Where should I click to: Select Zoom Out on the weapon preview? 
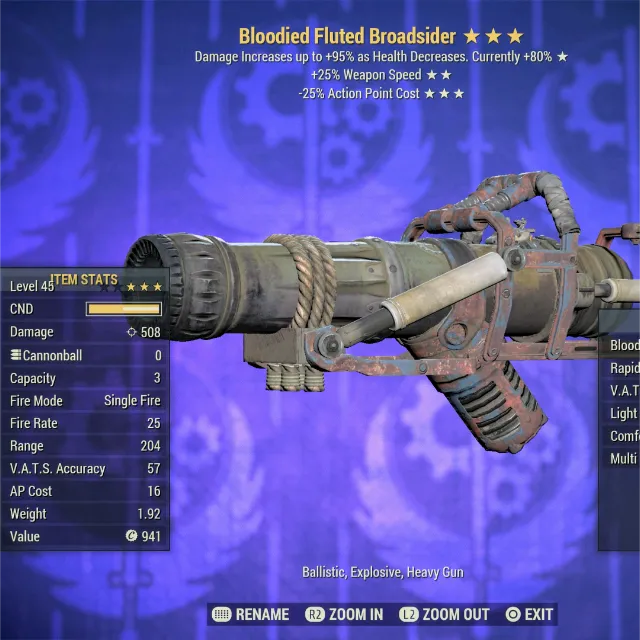pyautogui.click(x=445, y=614)
